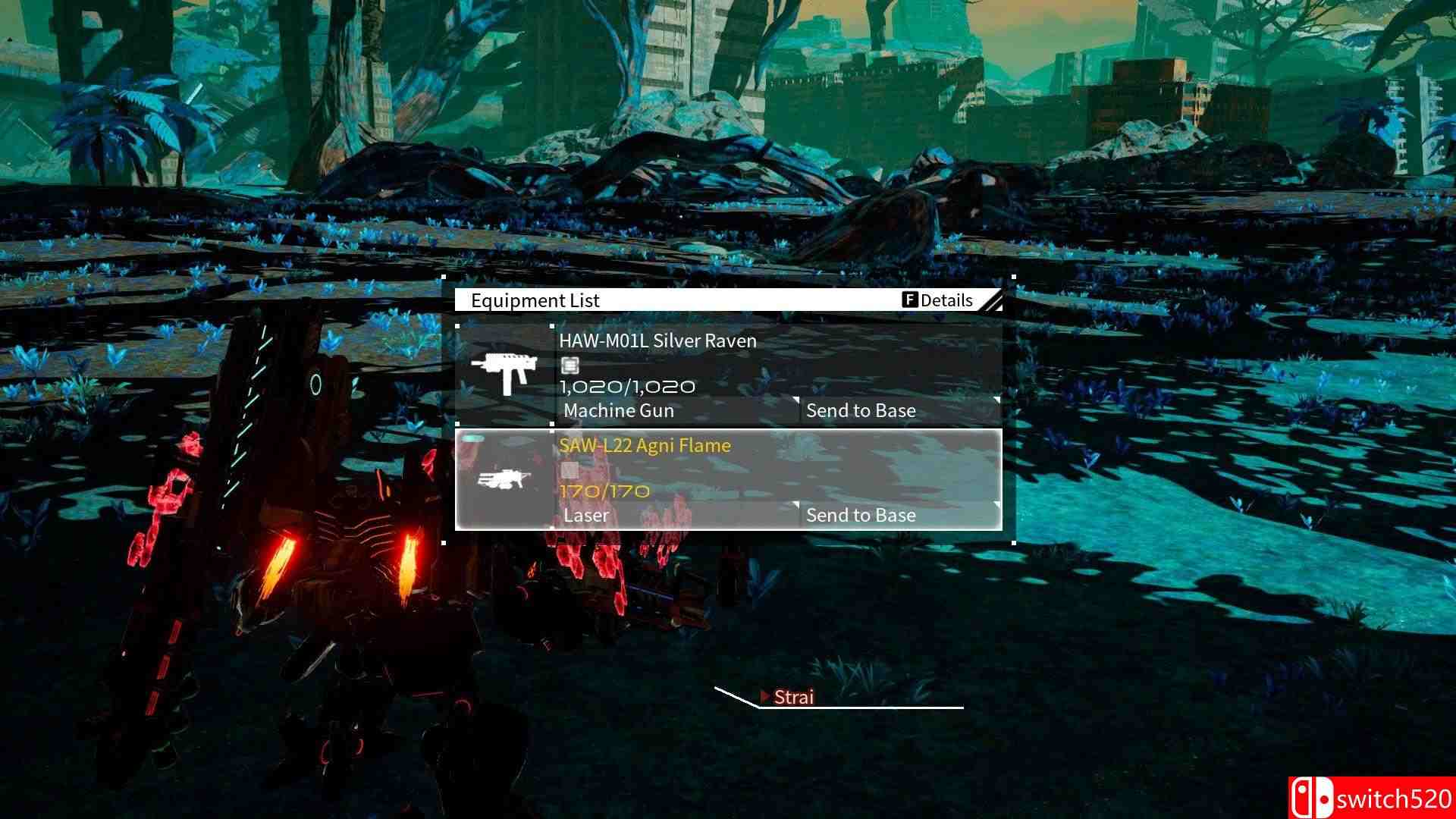1456x819 pixels.
Task: Click the F key prompt next to Details
Action: (x=911, y=300)
